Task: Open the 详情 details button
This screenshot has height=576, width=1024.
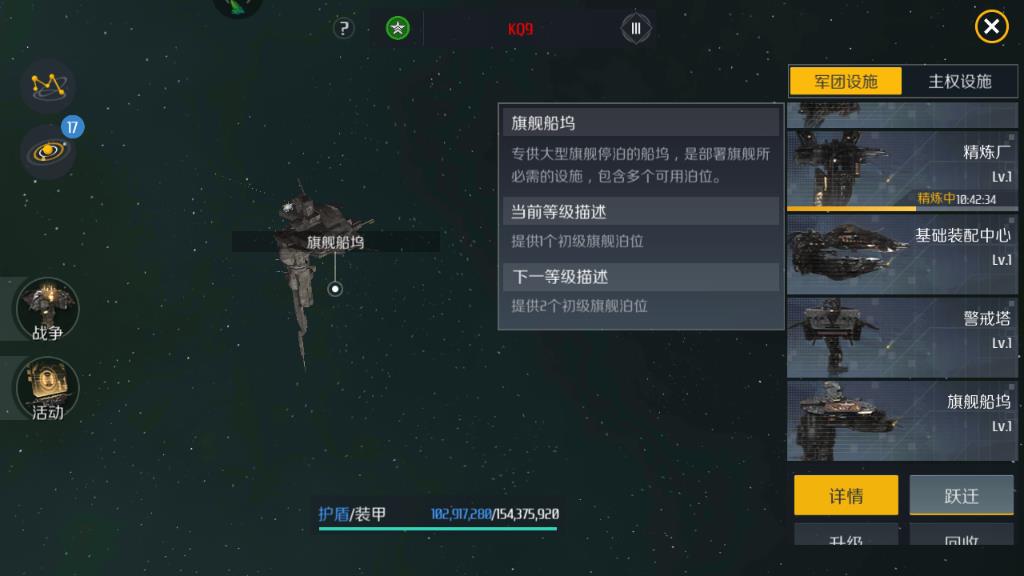Action: 845,495
